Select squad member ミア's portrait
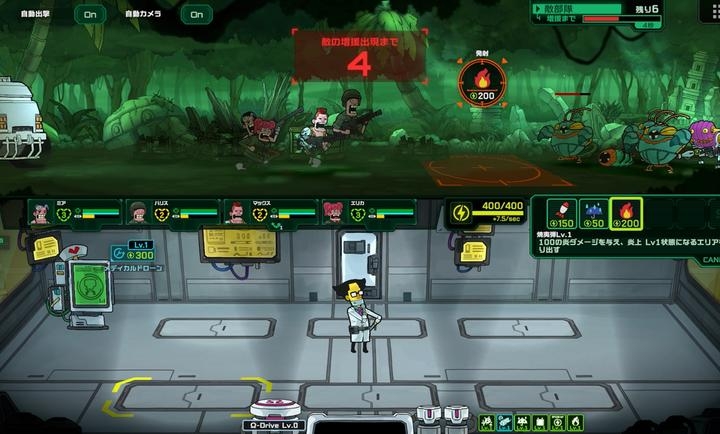Viewport: 720px width, 434px height. tap(41, 211)
